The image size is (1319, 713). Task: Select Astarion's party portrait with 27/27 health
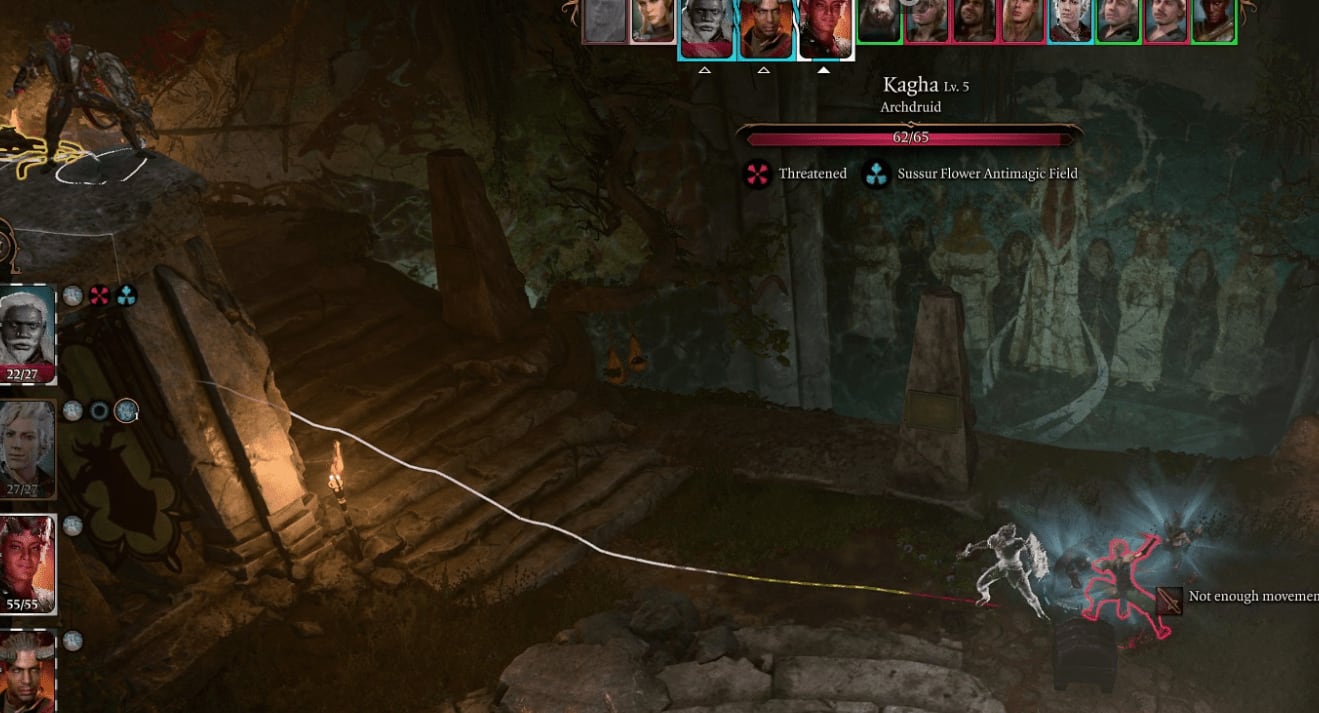pos(27,445)
